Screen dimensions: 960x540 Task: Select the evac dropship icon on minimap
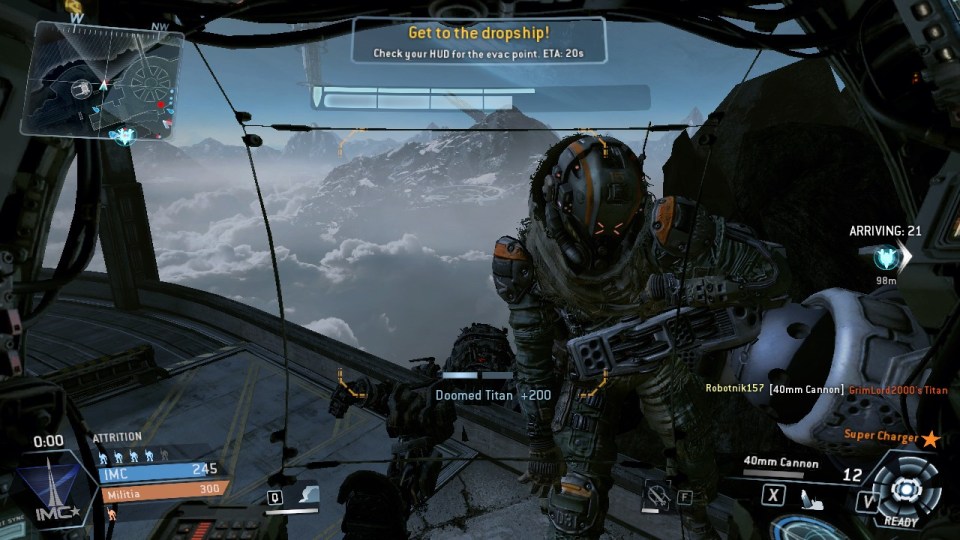pyautogui.click(x=124, y=135)
